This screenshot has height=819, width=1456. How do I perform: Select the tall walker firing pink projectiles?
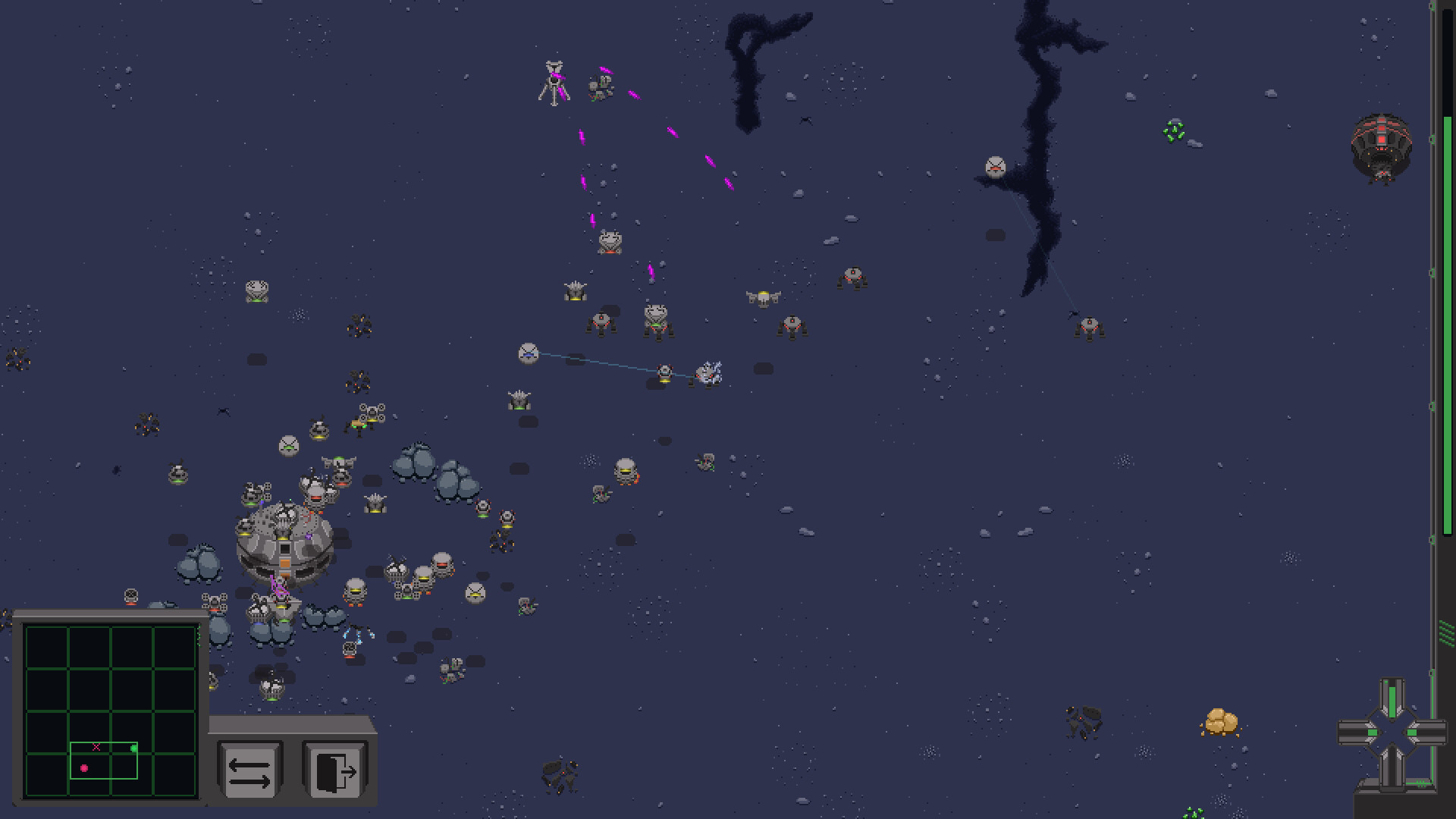point(552,82)
